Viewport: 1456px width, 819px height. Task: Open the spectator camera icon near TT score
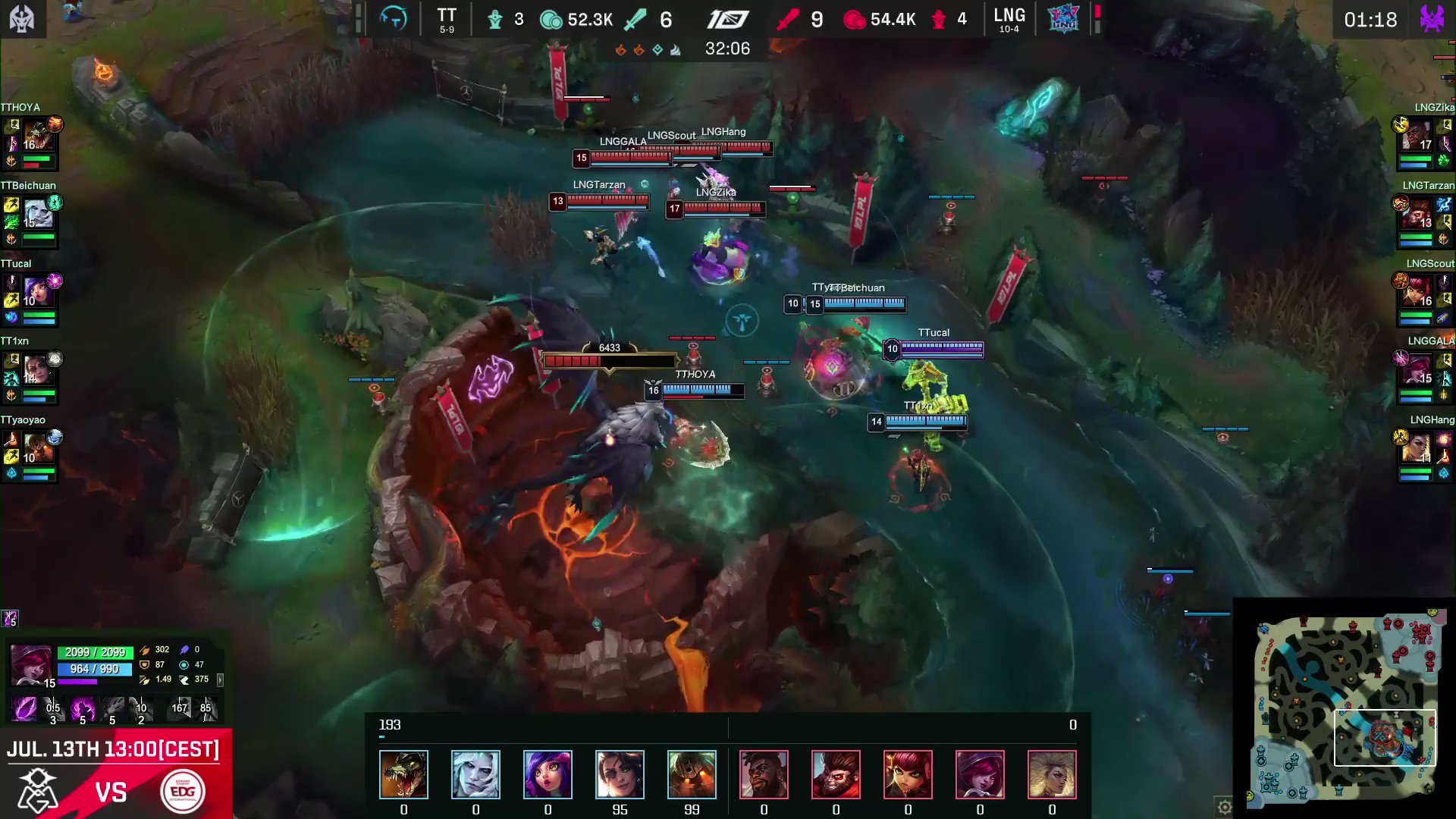tap(392, 20)
